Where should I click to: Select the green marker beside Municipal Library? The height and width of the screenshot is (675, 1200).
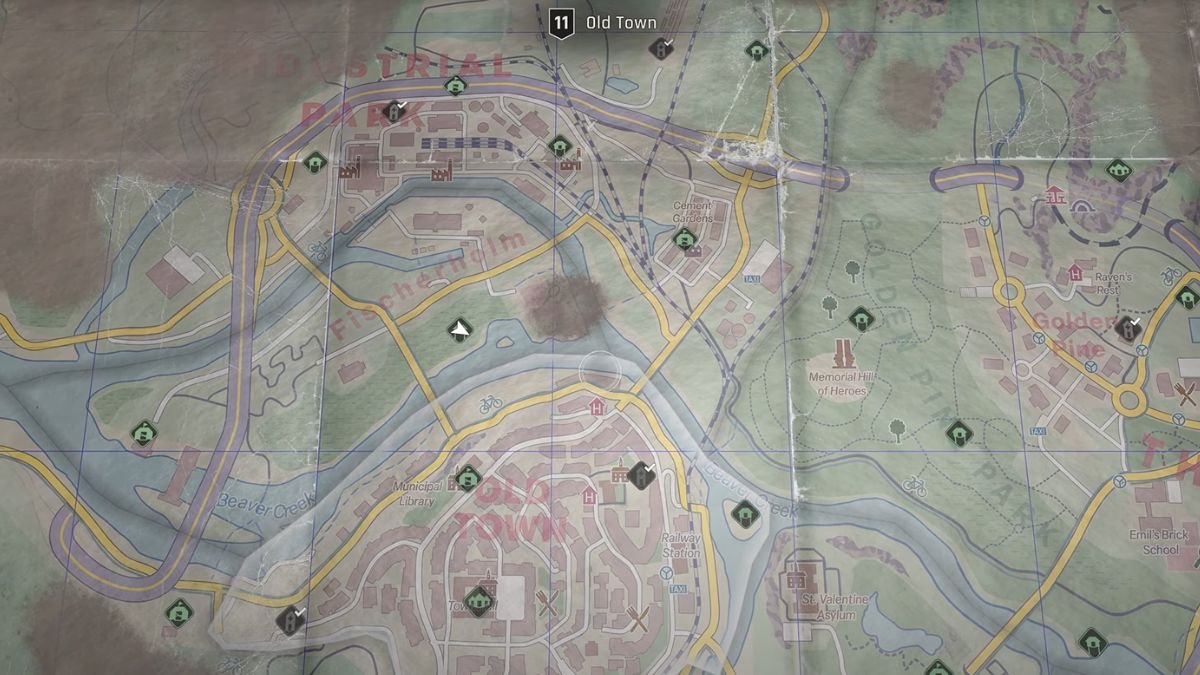(x=465, y=477)
